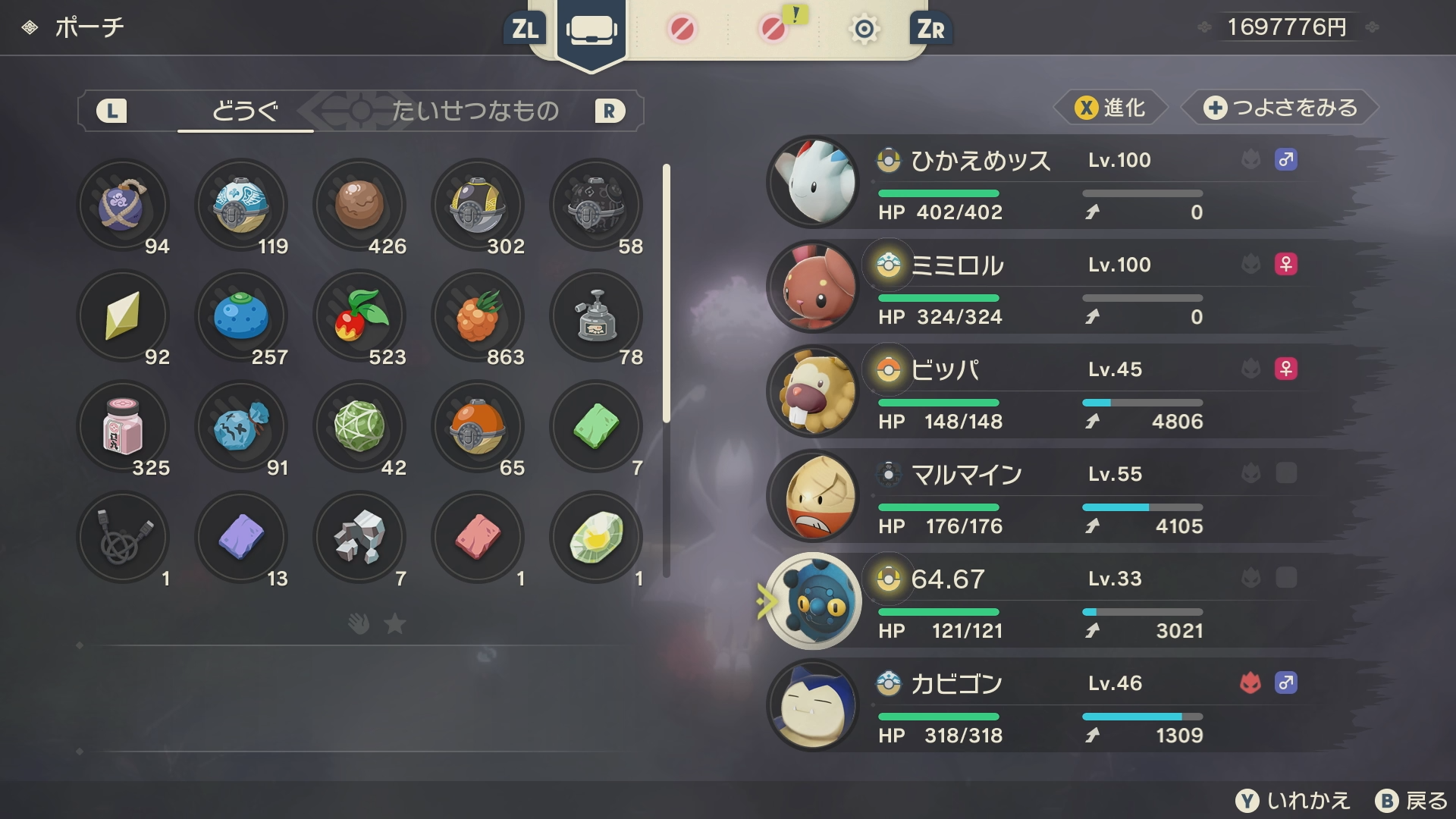Choose the yellow crystal shard with 92
This screenshot has width=1456, height=819.
tap(123, 315)
